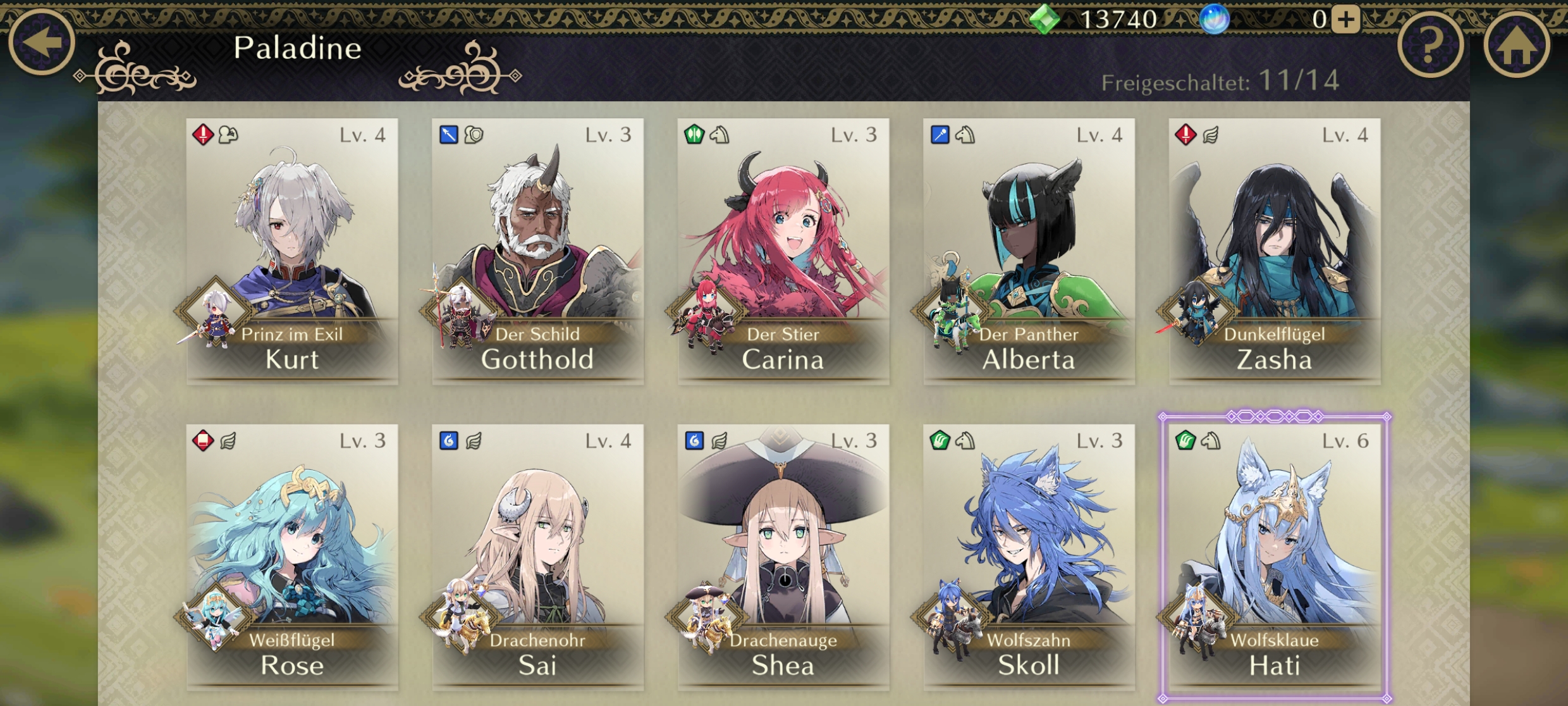Select the highlighted Hati card
The image size is (1568, 706).
tap(1275, 557)
